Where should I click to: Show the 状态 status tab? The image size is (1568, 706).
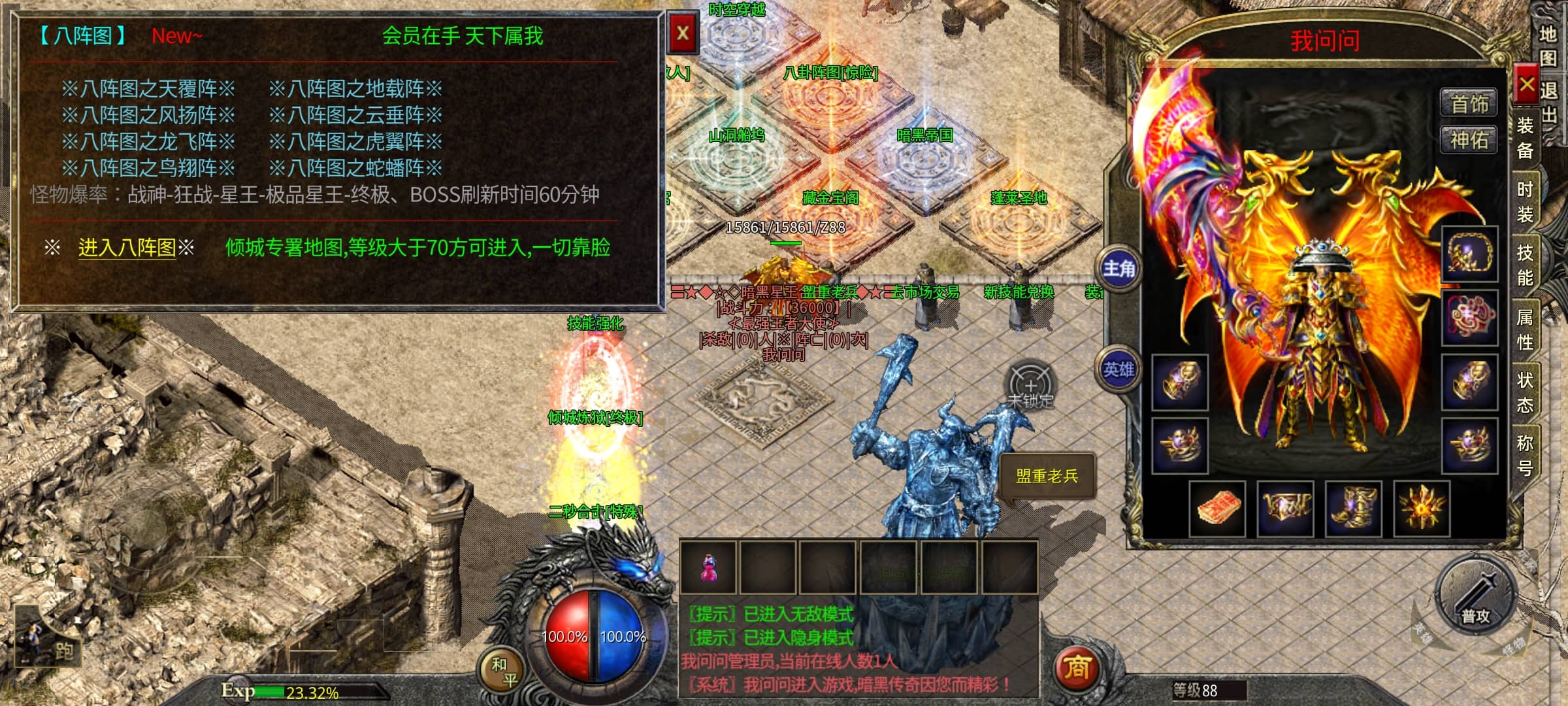(1525, 392)
